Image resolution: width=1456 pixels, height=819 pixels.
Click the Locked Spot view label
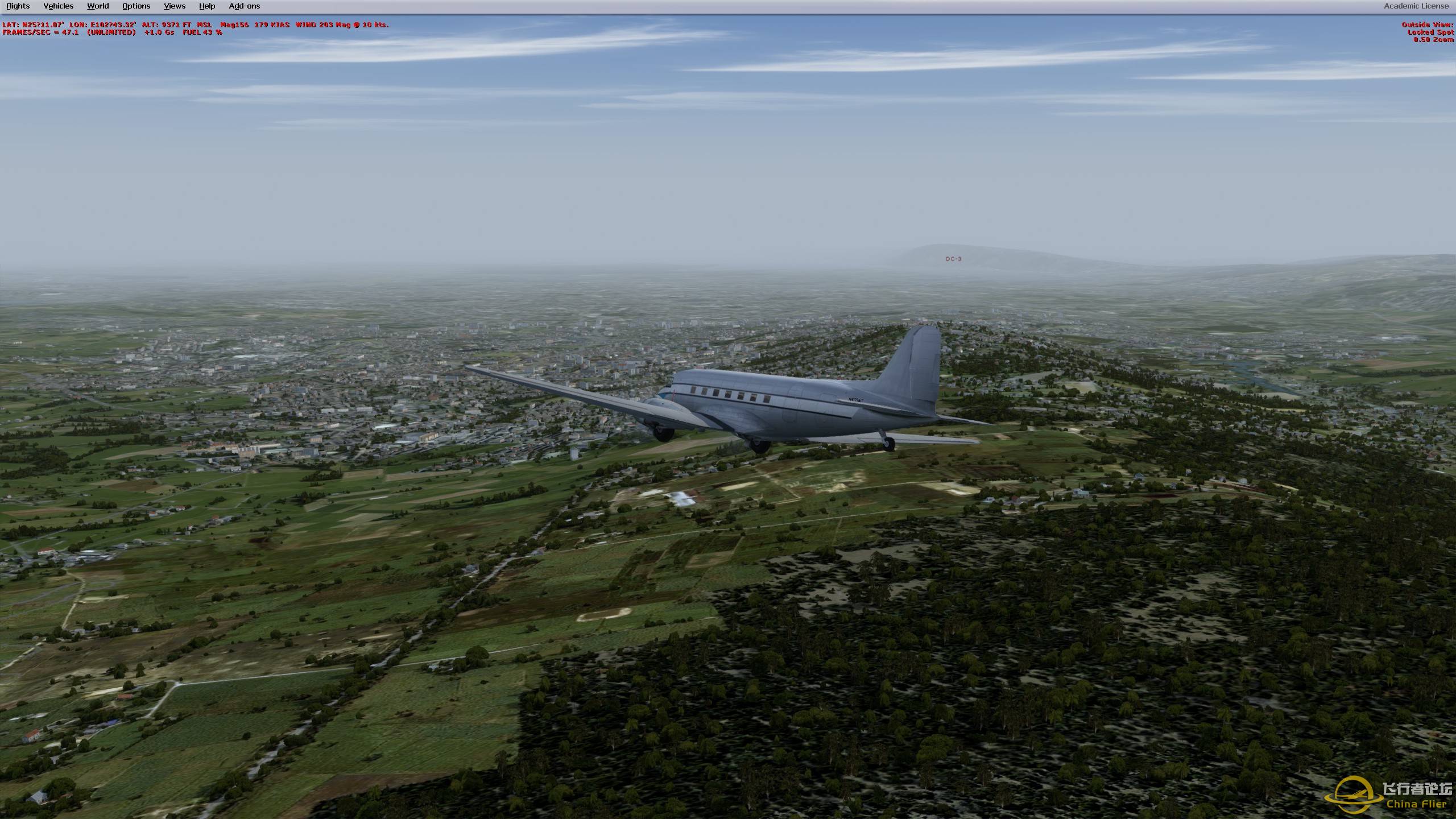[1432, 32]
